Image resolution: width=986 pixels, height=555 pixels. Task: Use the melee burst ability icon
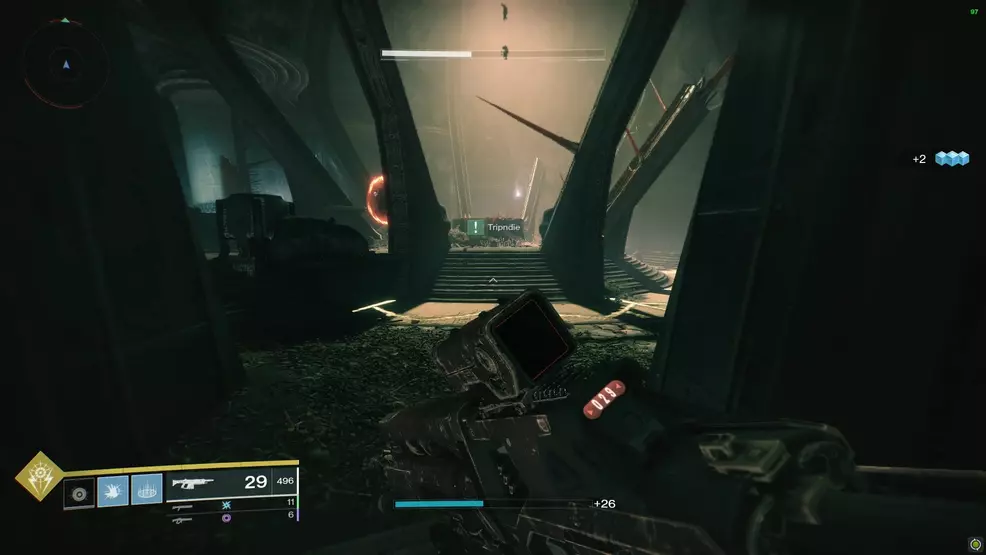112,490
